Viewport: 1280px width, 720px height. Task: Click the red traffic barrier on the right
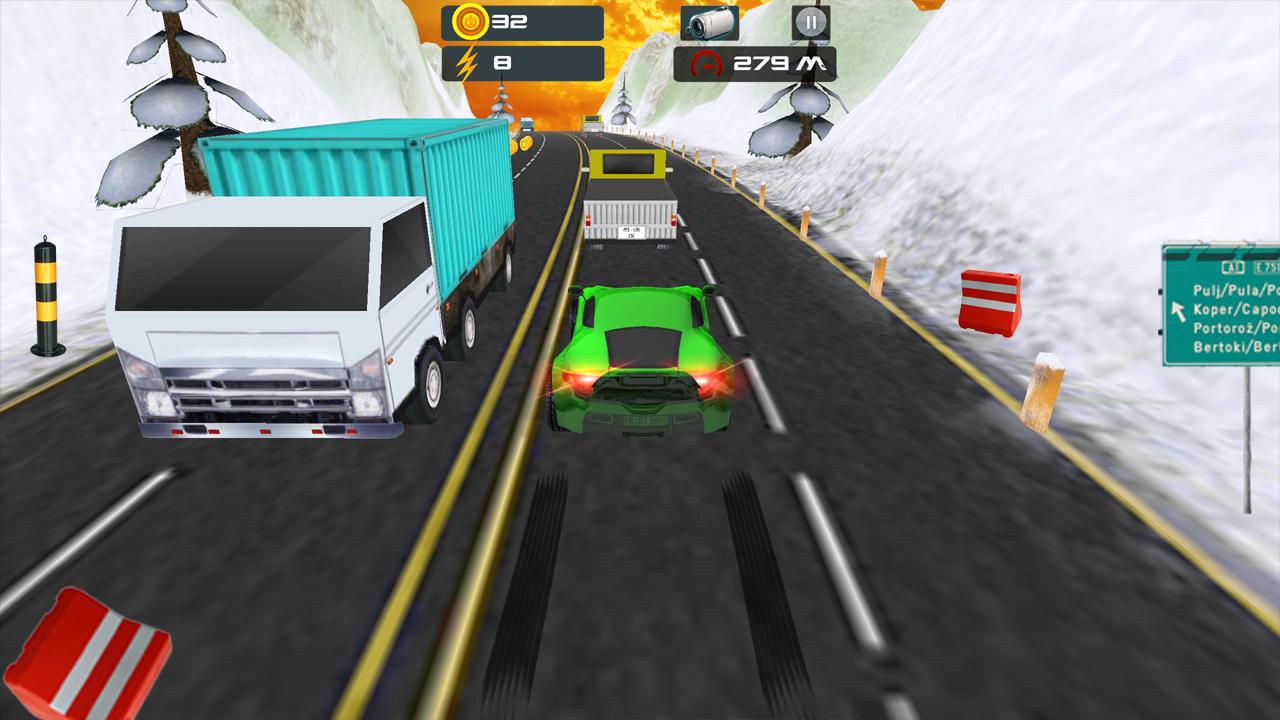tap(990, 300)
